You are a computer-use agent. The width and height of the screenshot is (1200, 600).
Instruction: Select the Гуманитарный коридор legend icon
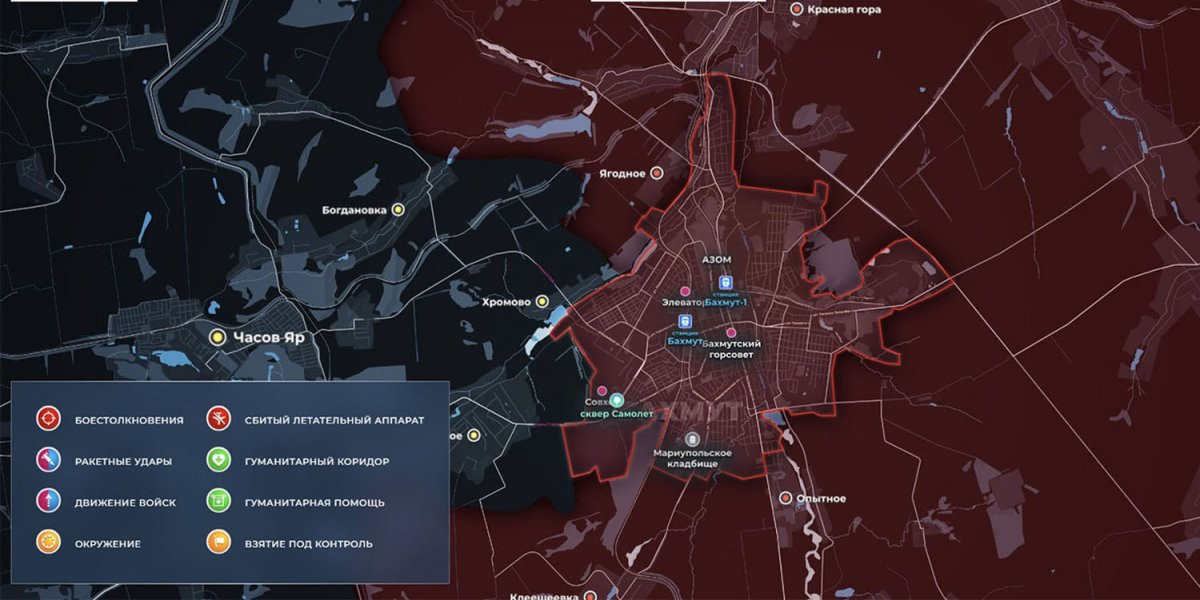pos(218,461)
